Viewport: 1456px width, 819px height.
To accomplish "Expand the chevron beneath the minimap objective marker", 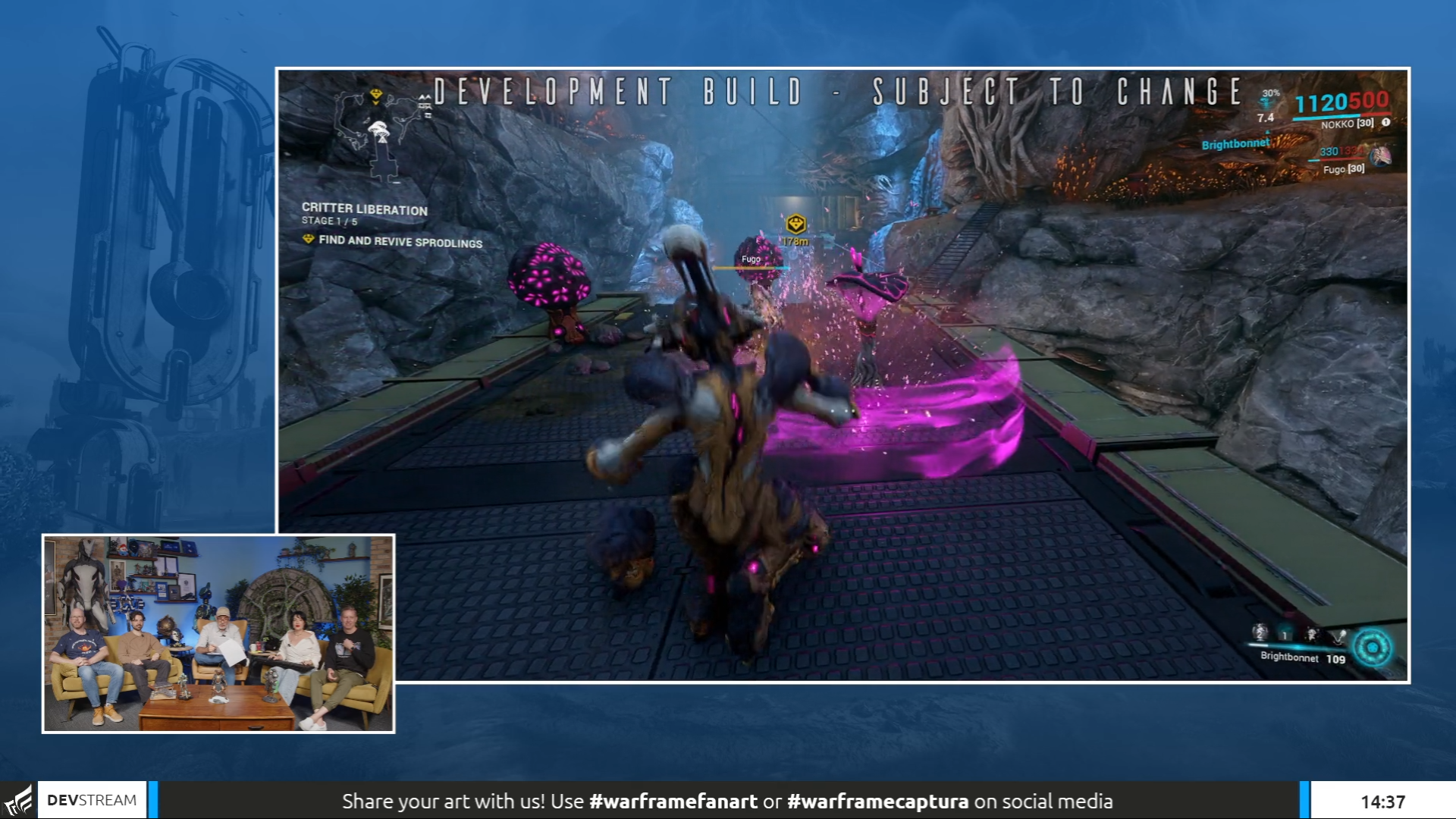I will point(376,103).
